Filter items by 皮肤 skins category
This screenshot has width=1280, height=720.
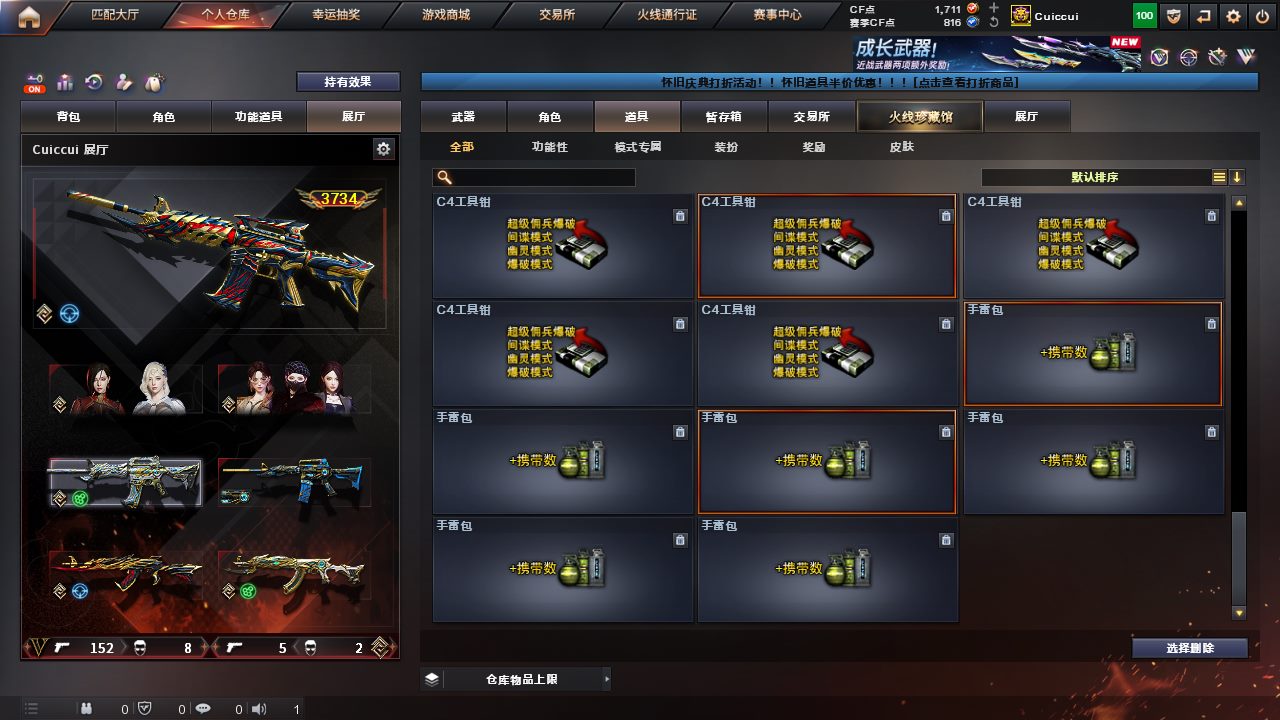tap(901, 147)
